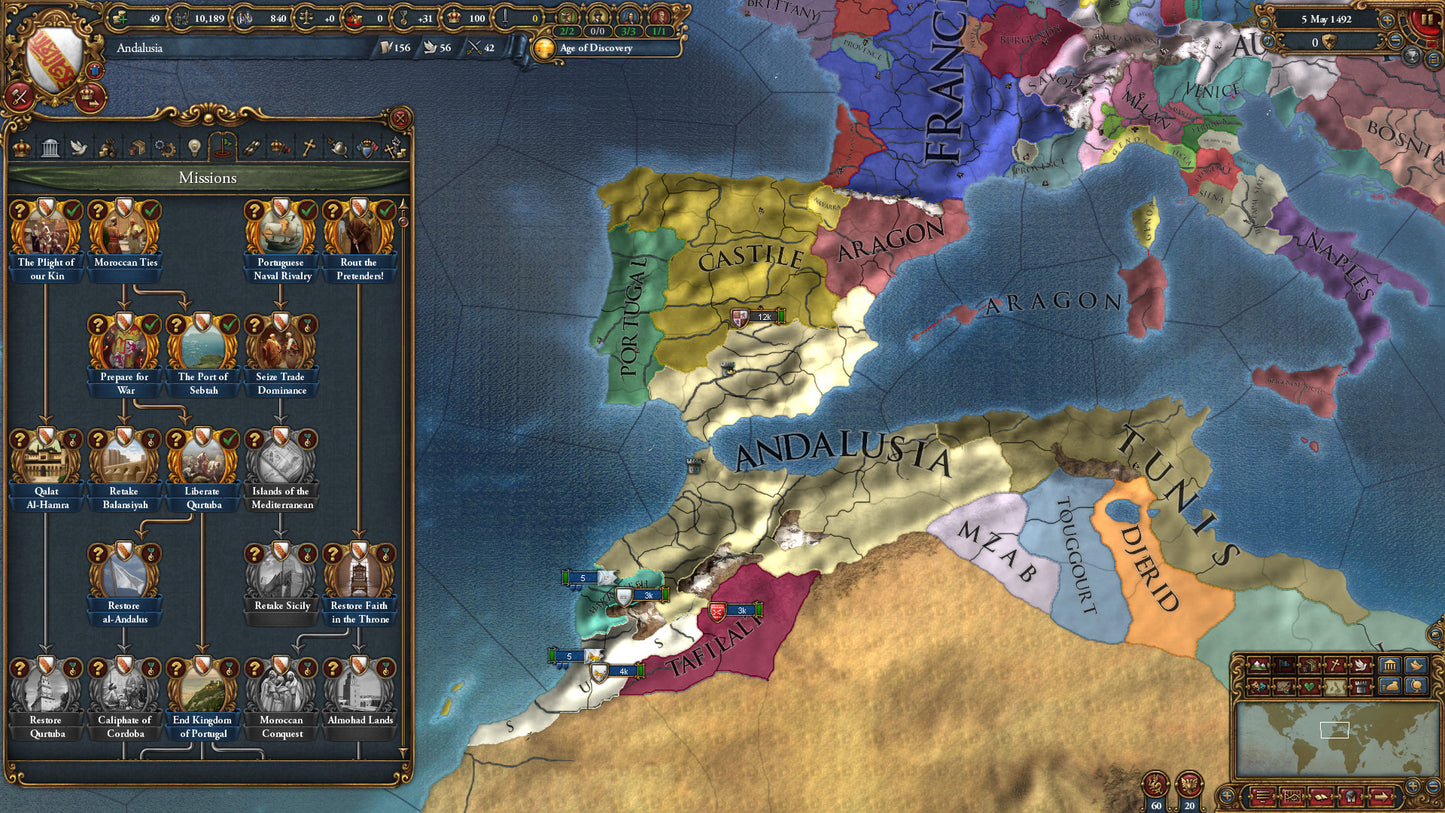
Task: Open the Diplomacy panel via the dove icon
Action: pos(79,147)
